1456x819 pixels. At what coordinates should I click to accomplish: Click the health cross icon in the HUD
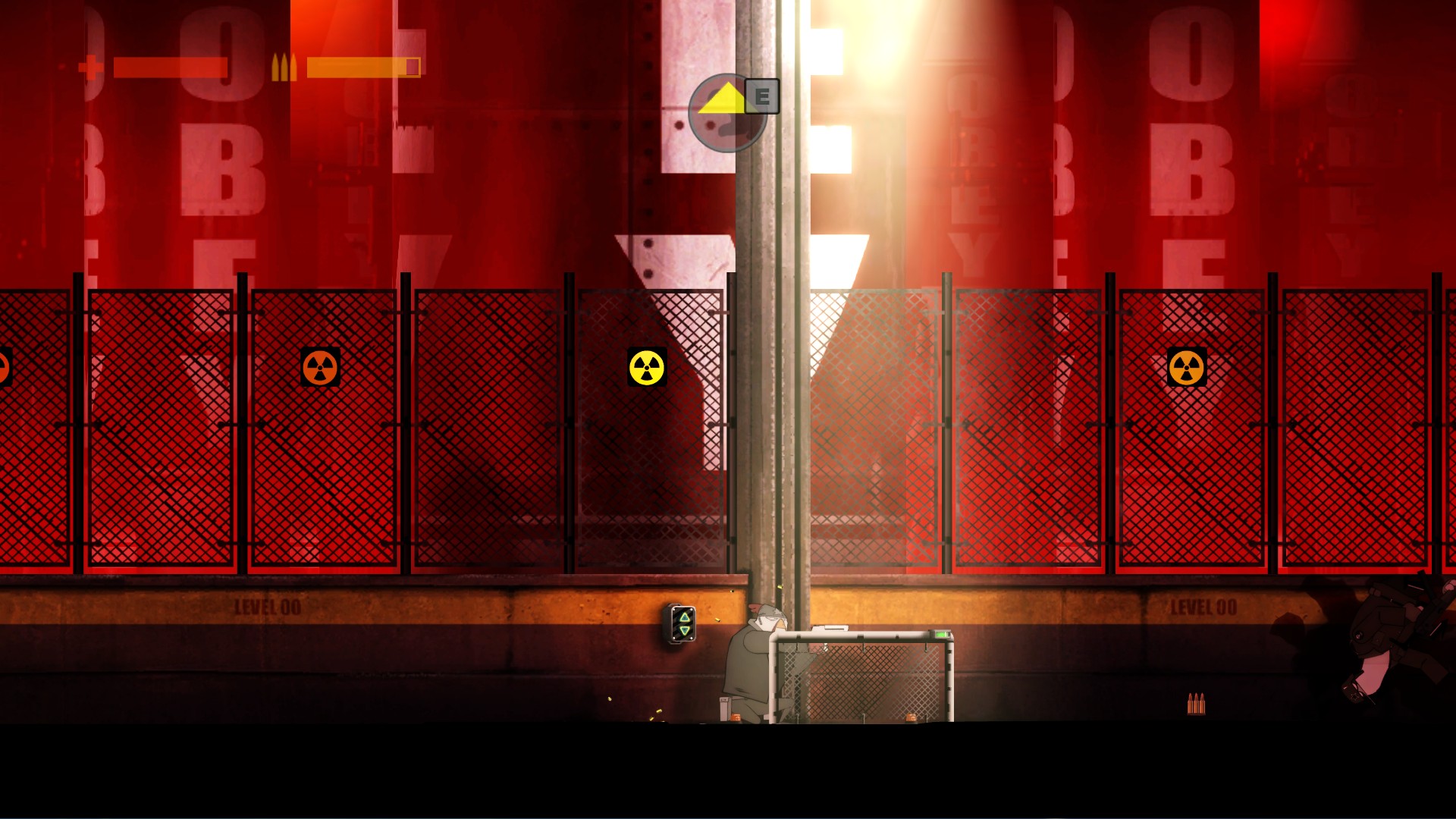[89, 67]
